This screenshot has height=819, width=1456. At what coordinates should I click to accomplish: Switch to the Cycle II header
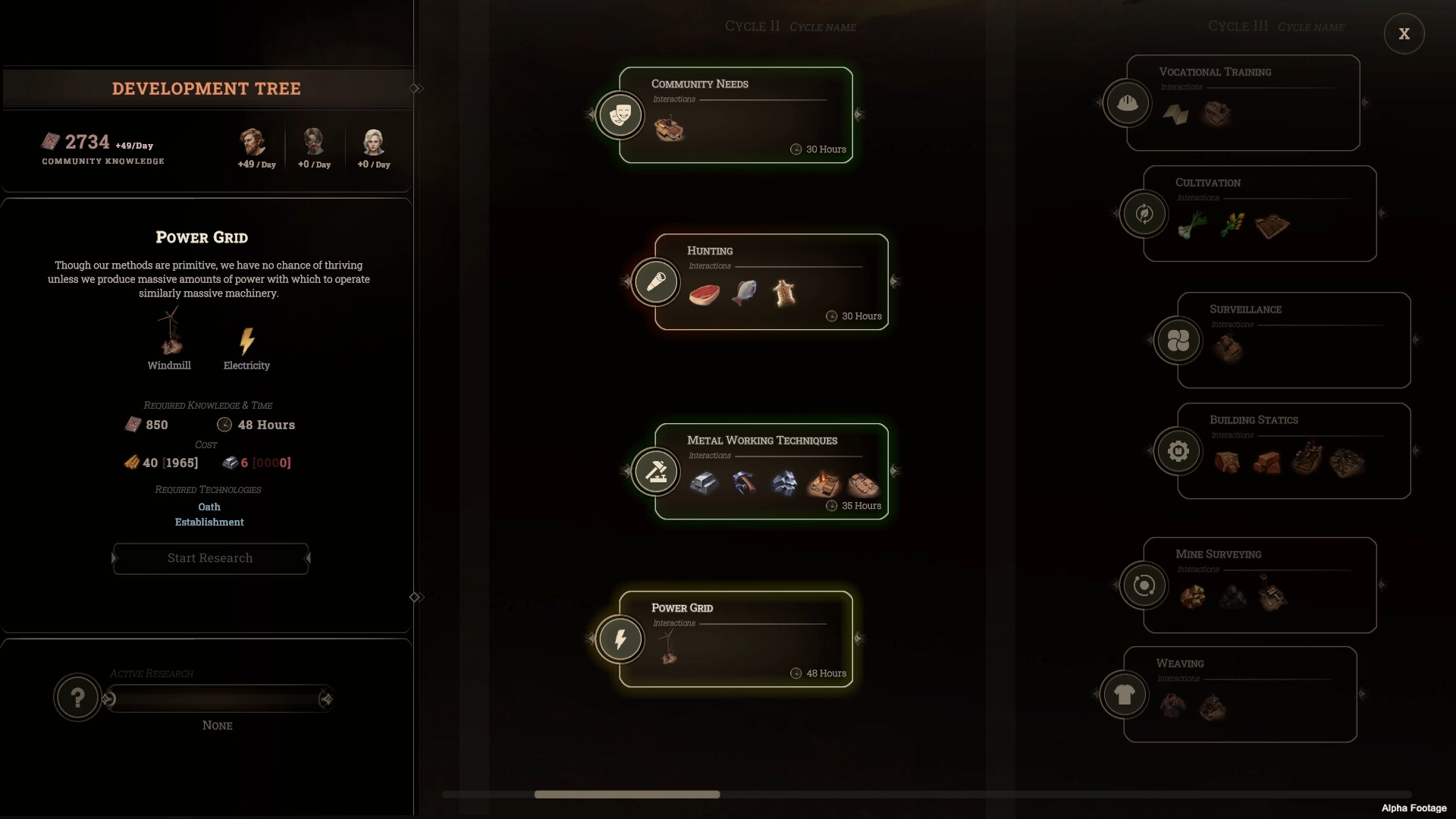[752, 26]
